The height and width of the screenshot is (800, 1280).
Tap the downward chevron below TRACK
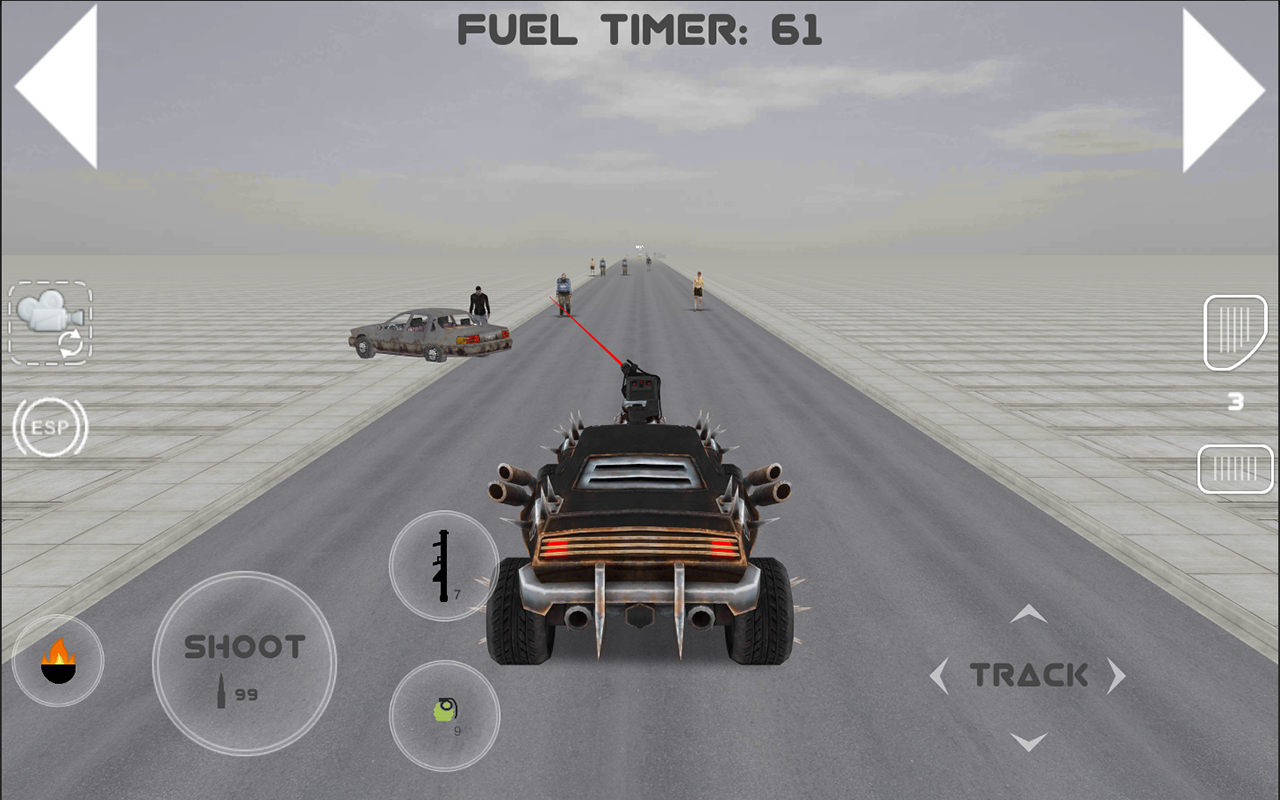tap(1028, 738)
